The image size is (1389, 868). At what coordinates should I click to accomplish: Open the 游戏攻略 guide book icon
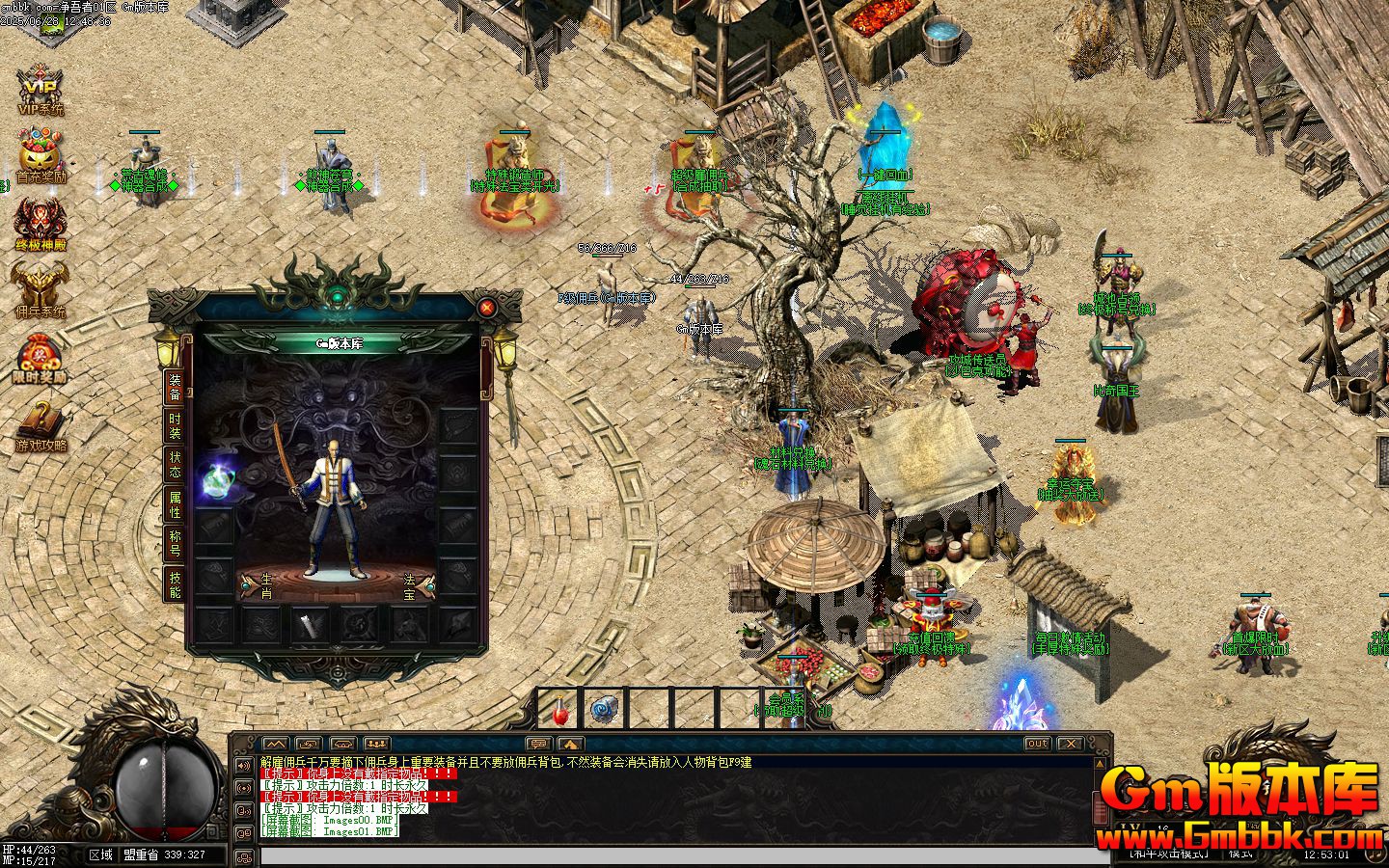pos(41,424)
